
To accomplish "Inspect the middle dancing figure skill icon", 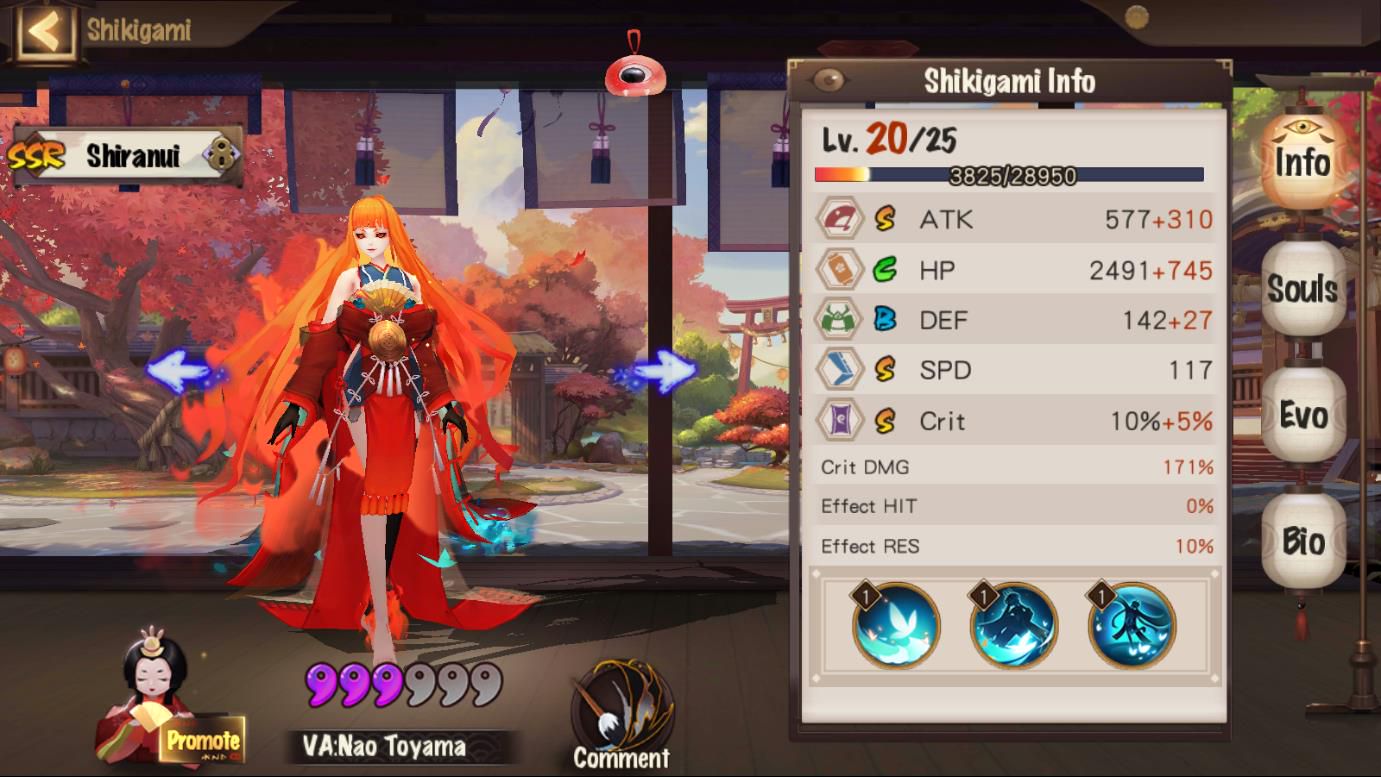I will (x=1014, y=626).
